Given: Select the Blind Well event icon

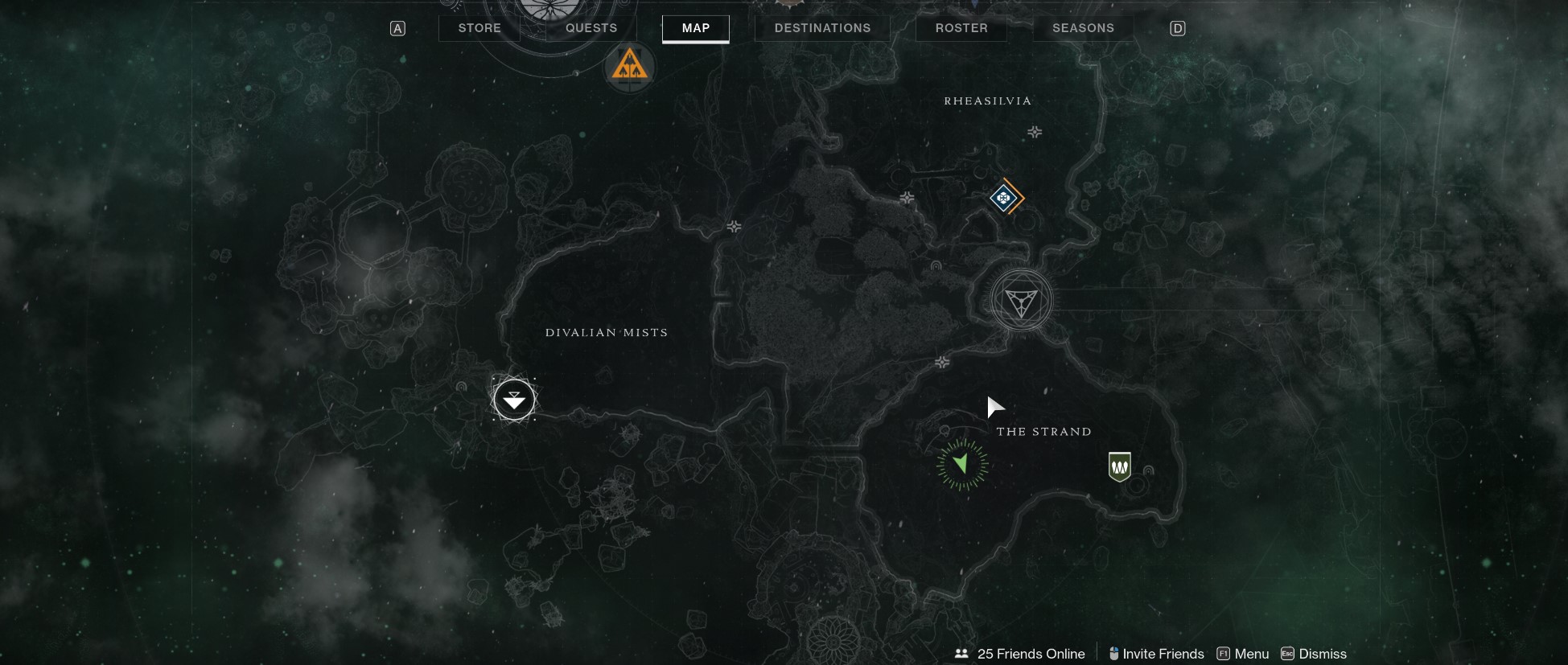Looking at the screenshot, I should point(629,68).
